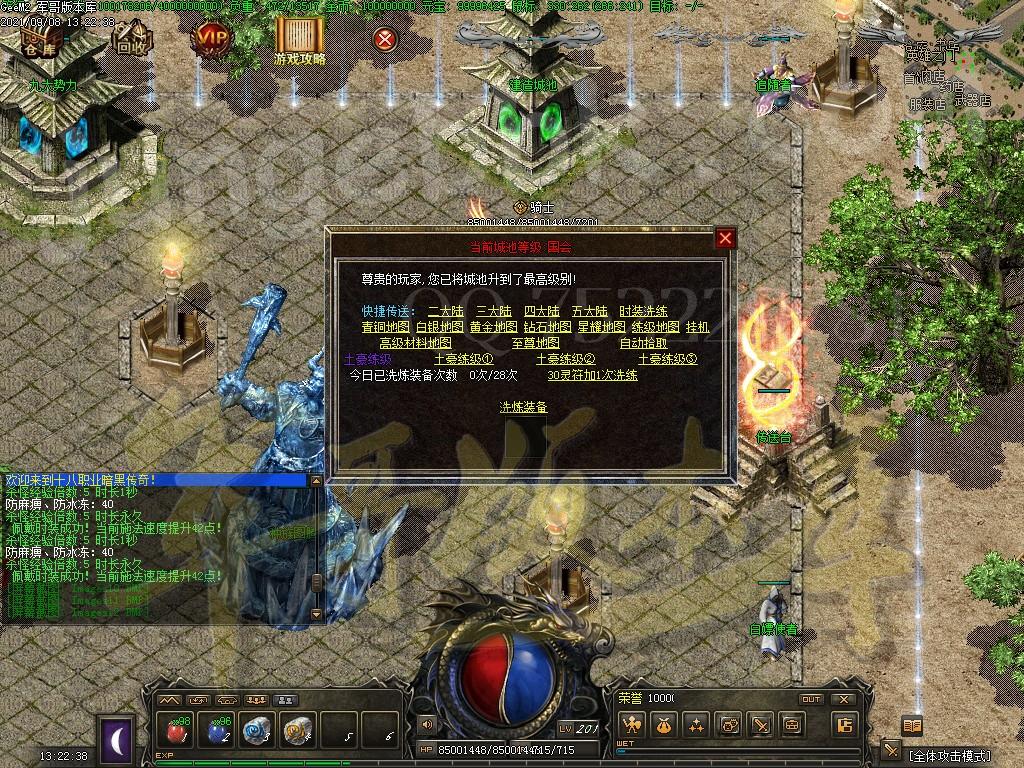Toggle the sound speaker button
The image size is (1024, 768).
[x=427, y=725]
